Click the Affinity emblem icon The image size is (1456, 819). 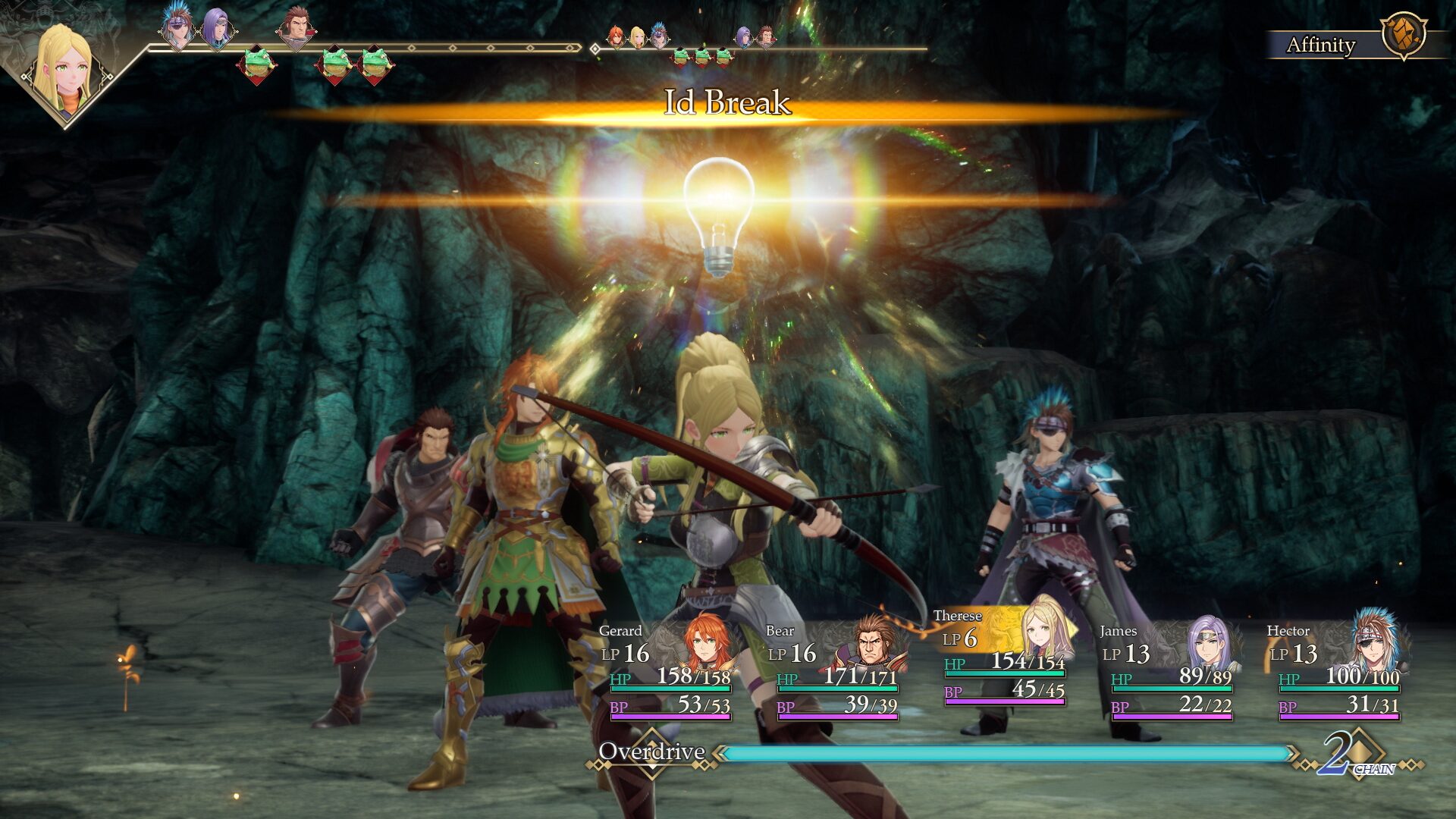1403,35
